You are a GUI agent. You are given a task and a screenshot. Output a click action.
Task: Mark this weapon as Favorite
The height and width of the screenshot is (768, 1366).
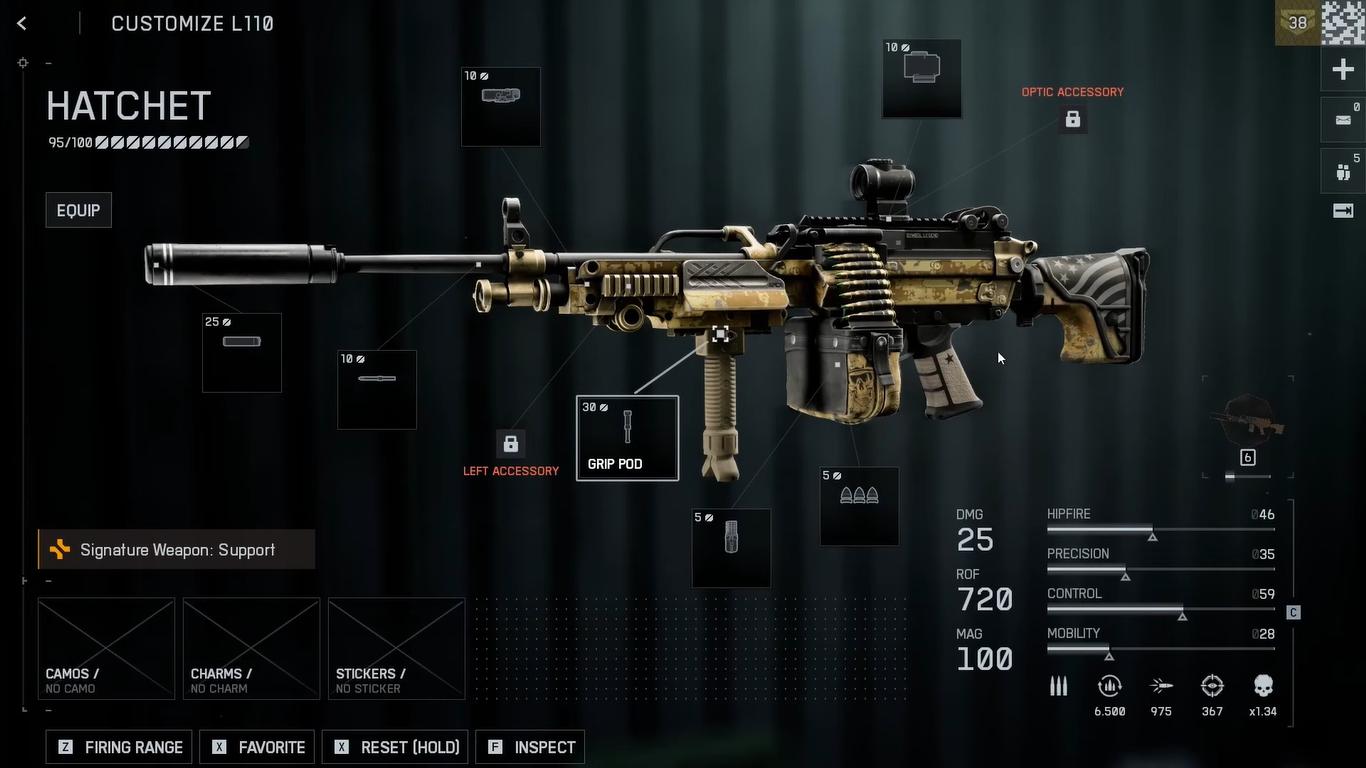[x=257, y=747]
